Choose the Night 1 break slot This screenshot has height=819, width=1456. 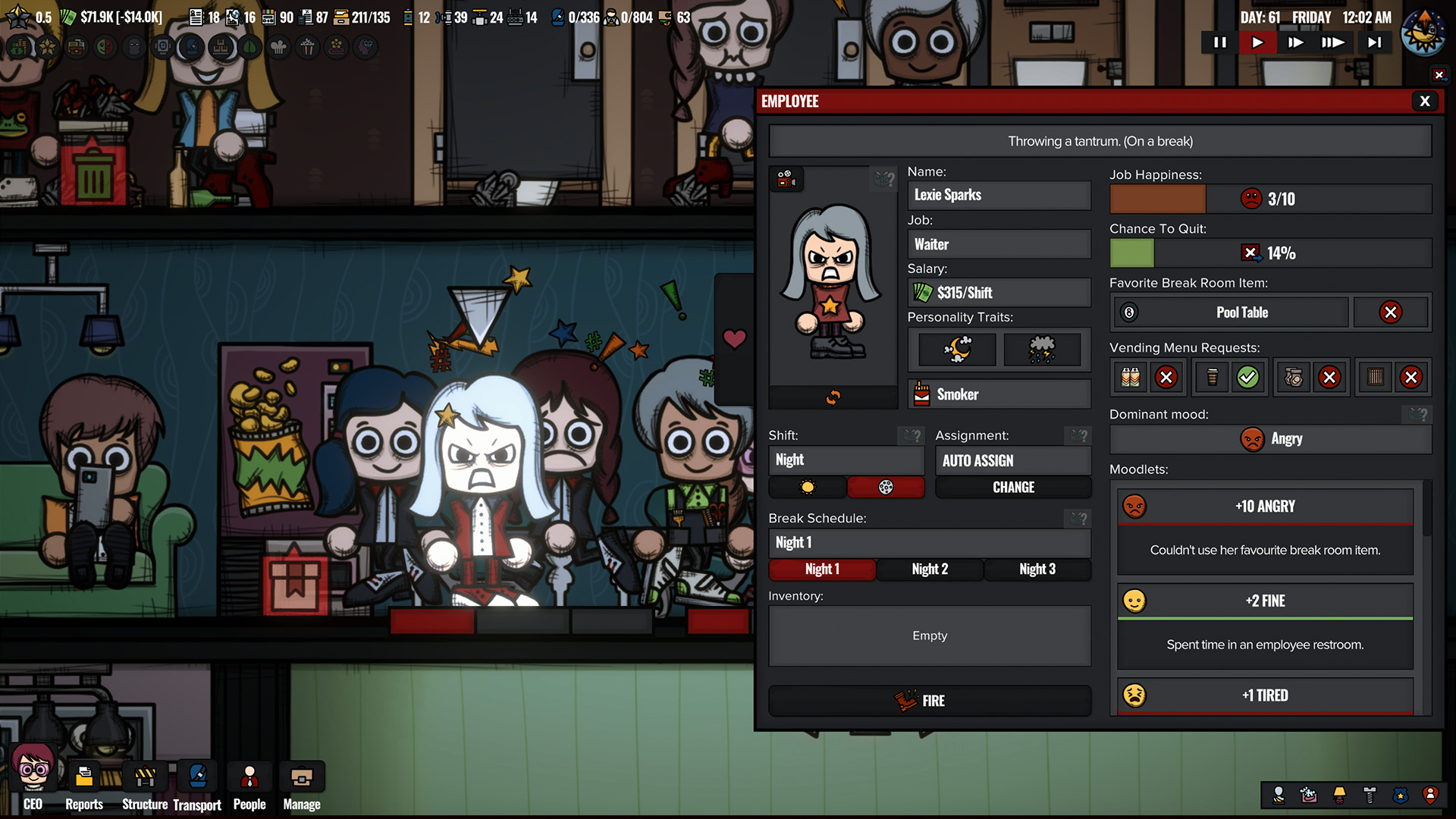click(822, 570)
